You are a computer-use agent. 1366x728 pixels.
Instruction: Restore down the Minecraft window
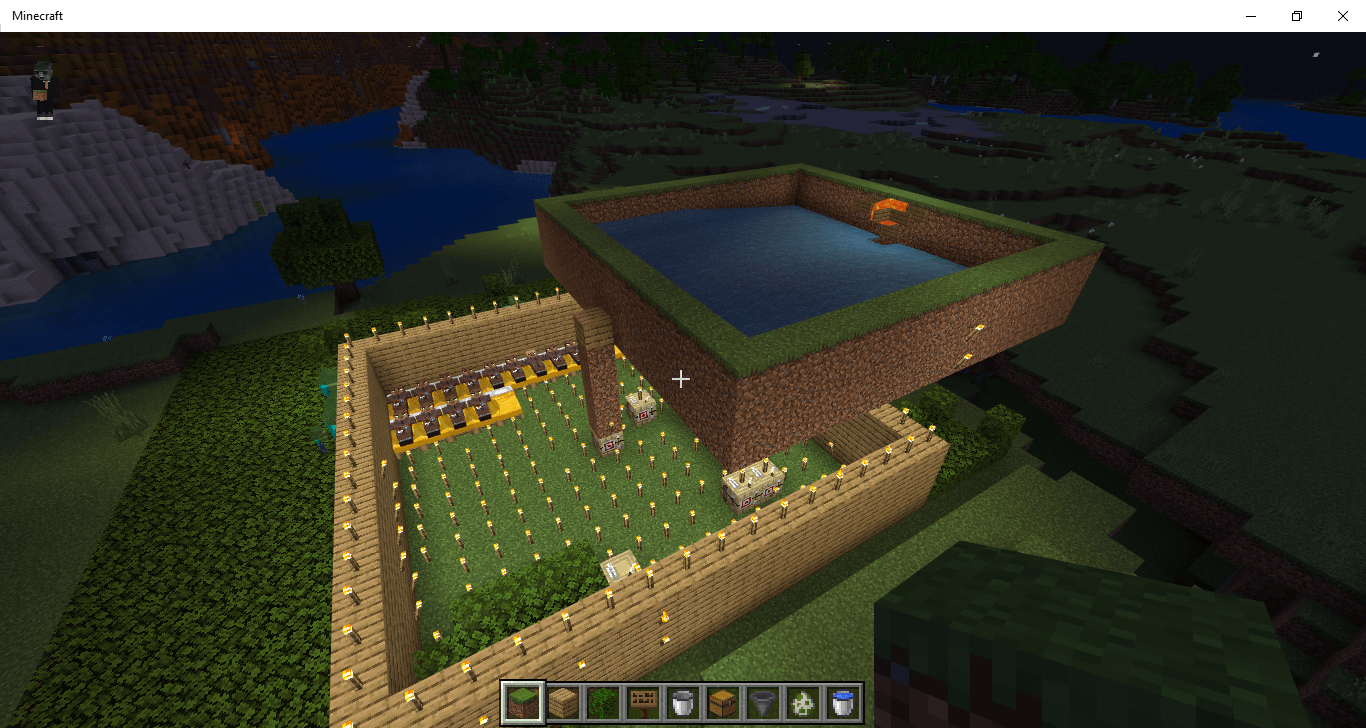[1296, 15]
